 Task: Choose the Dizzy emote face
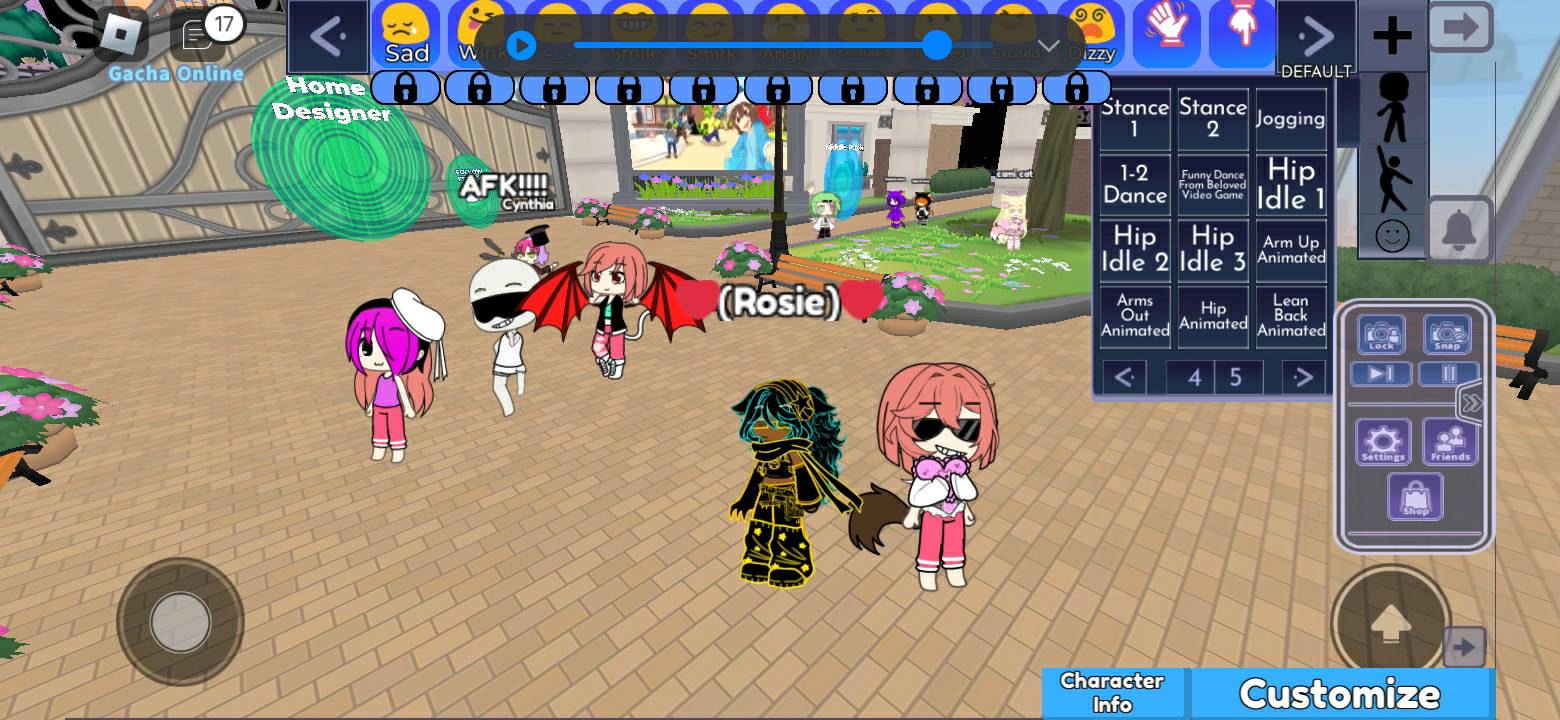coord(1090,34)
